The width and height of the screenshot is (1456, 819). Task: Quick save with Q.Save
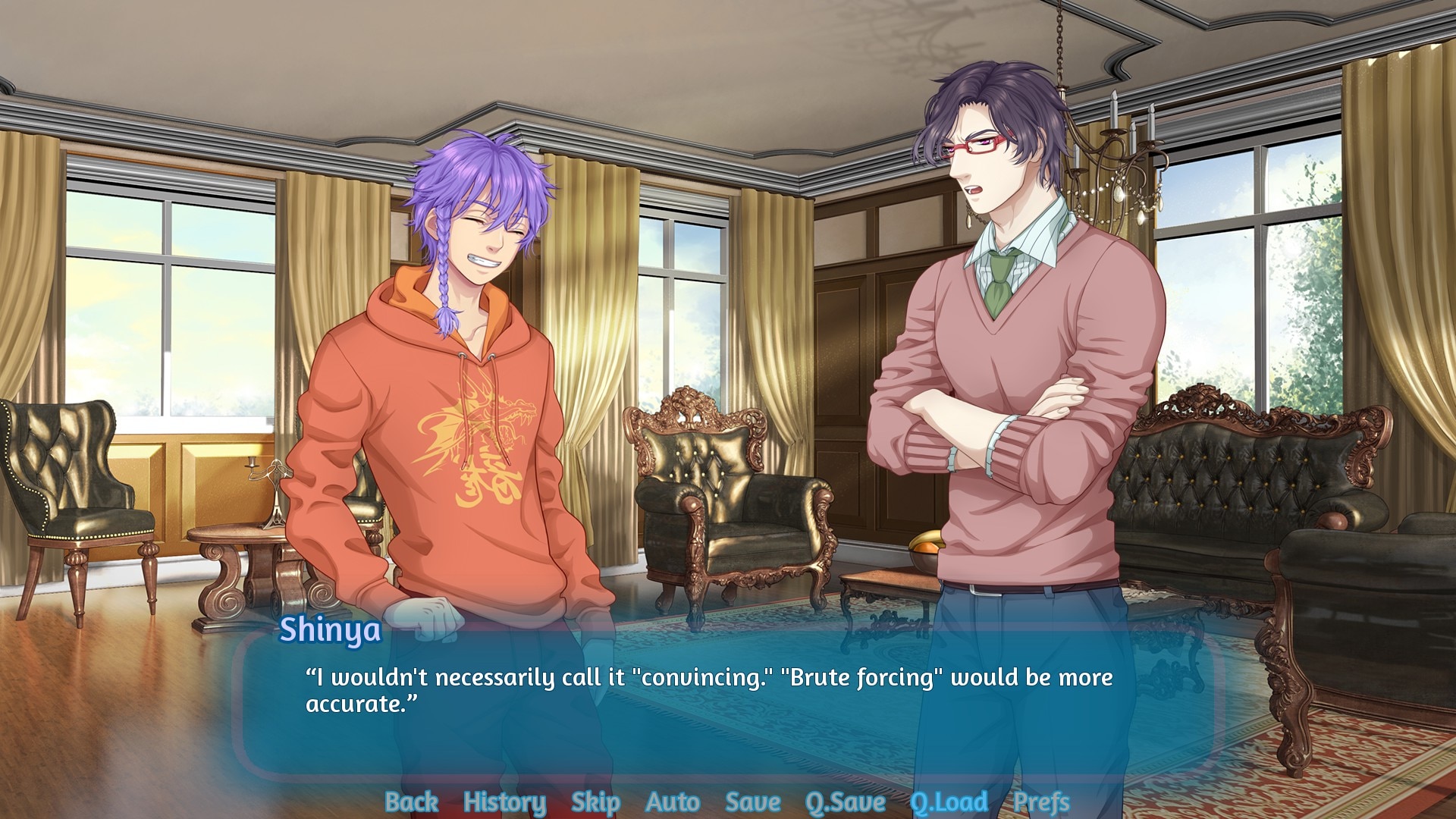(x=845, y=802)
